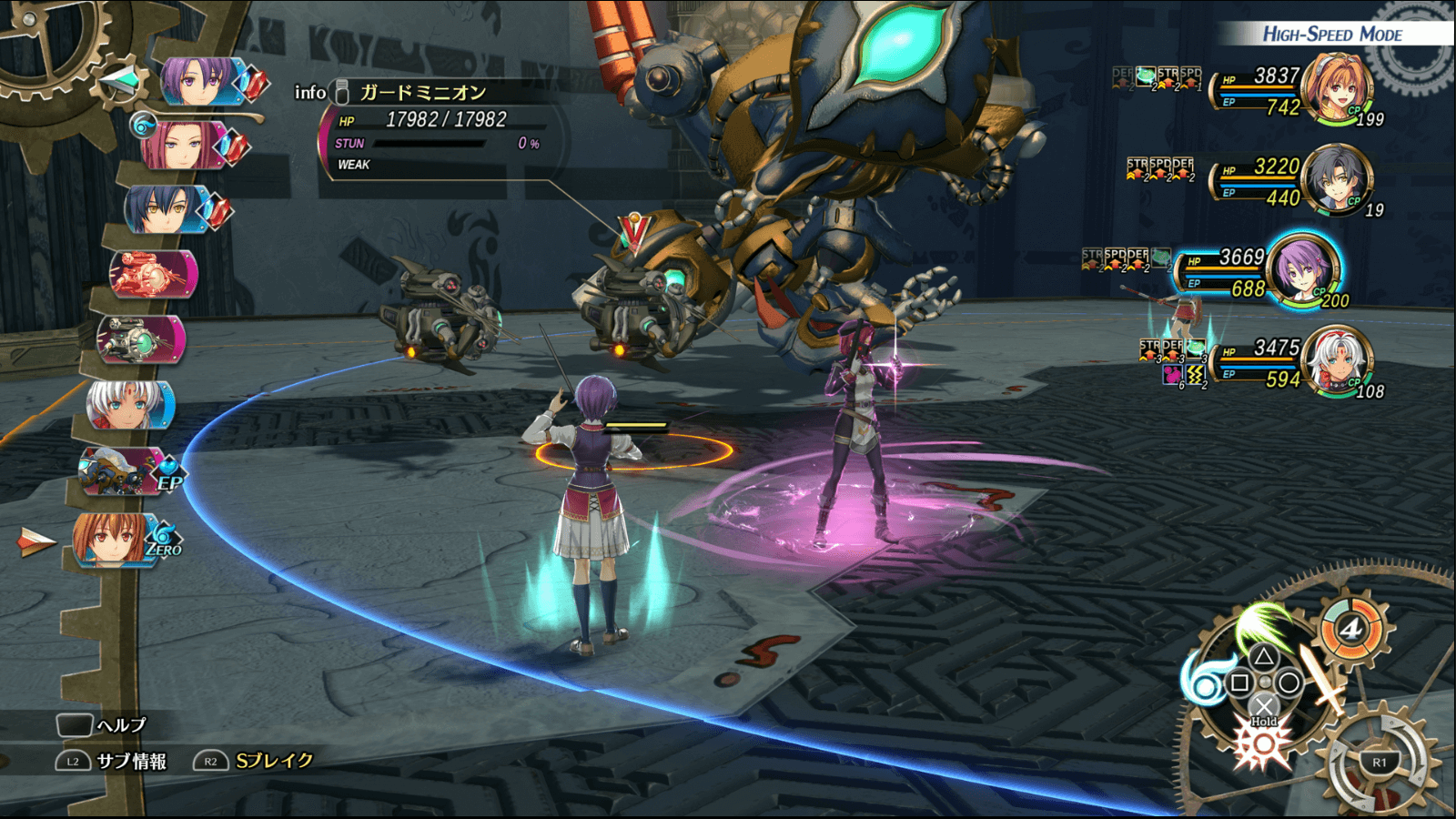Select the red starburst command icon
Screen dimensions: 1456x819
(x=1262, y=748)
